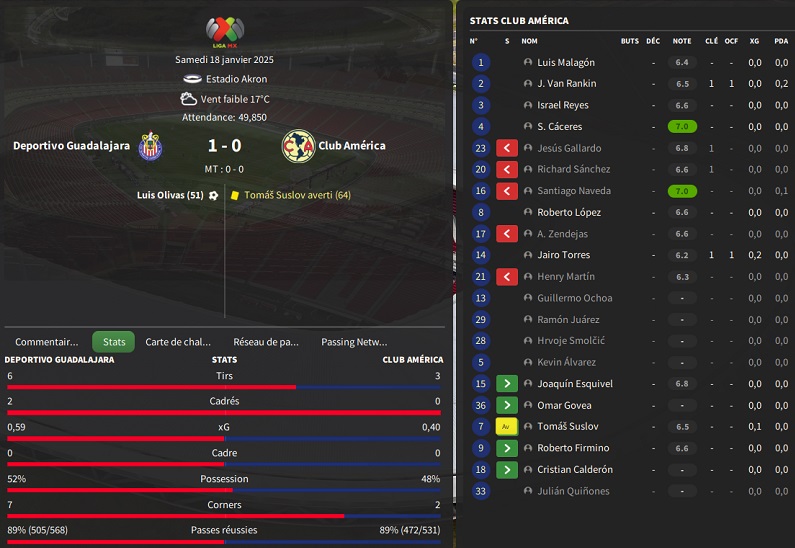Select substitute Joaquín Esquivel

click(x=574, y=384)
